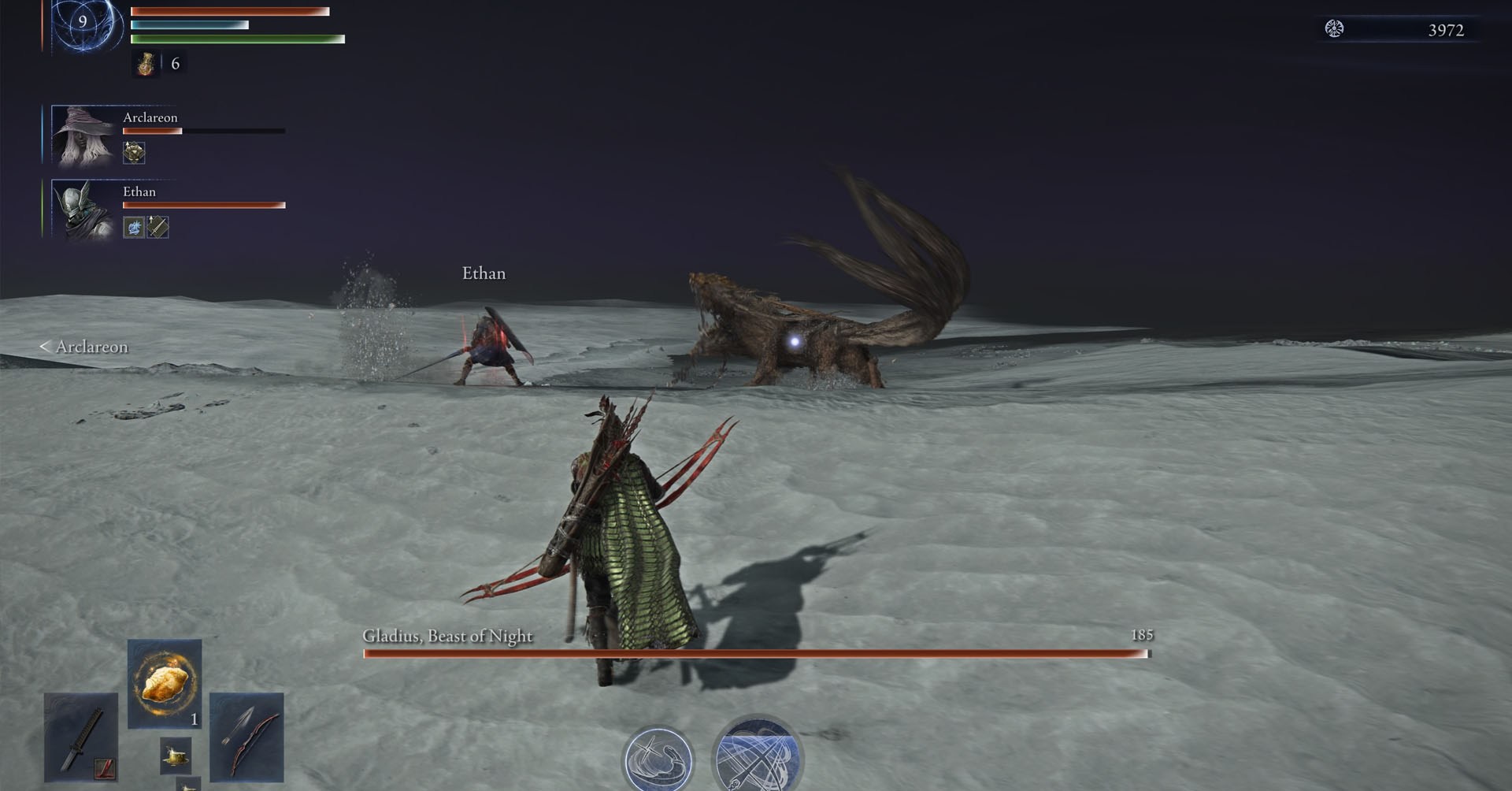
Task: Click the level 9 rune circle emblem
Action: tap(83, 25)
